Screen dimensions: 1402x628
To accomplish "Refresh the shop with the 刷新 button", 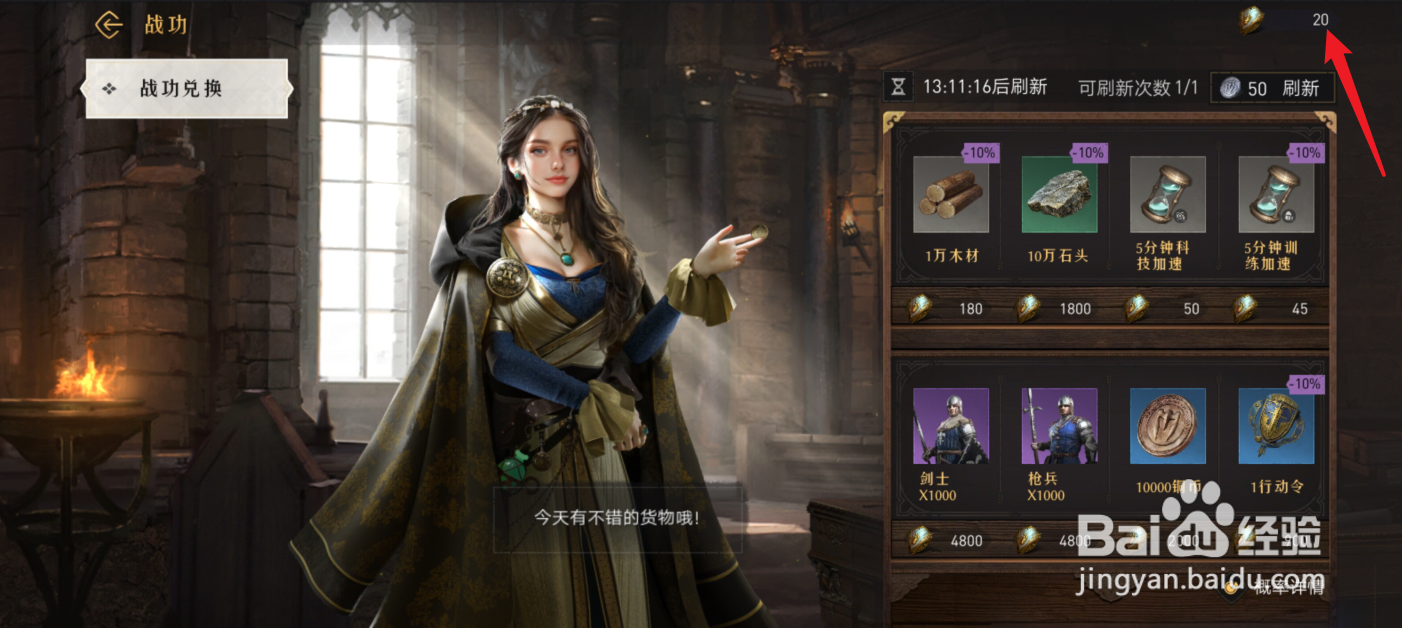I will click(x=1272, y=88).
